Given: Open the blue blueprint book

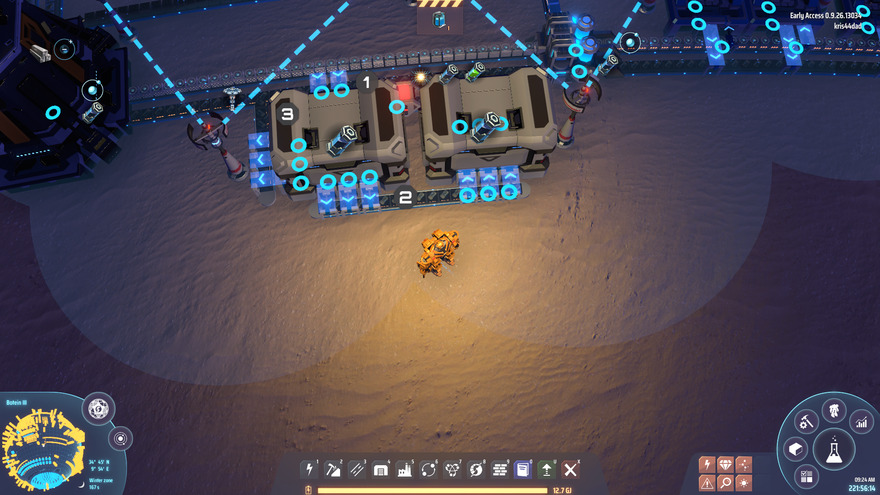Looking at the screenshot, I should tap(523, 469).
